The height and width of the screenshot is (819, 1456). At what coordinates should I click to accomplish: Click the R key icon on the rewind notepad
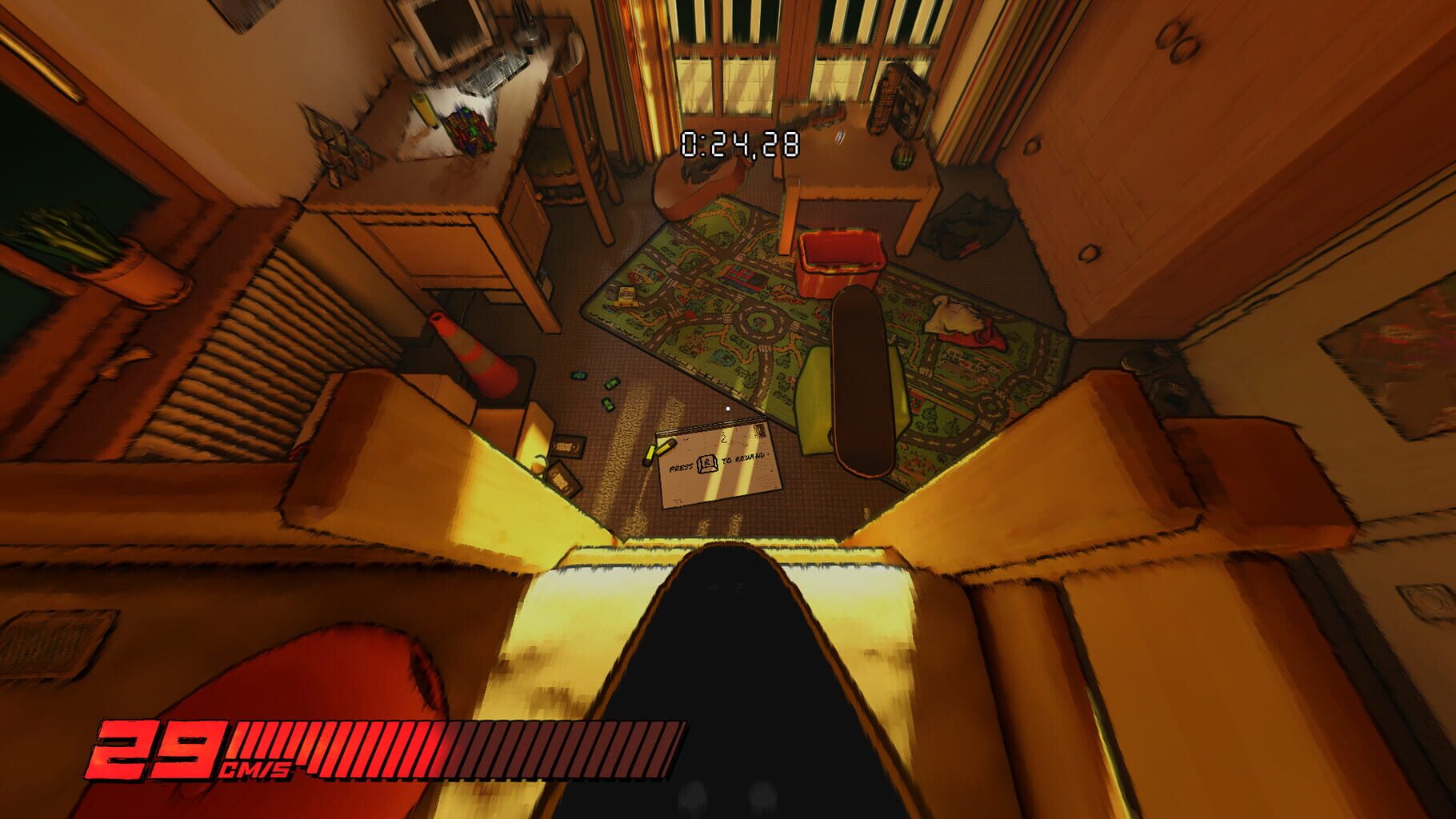[x=706, y=464]
